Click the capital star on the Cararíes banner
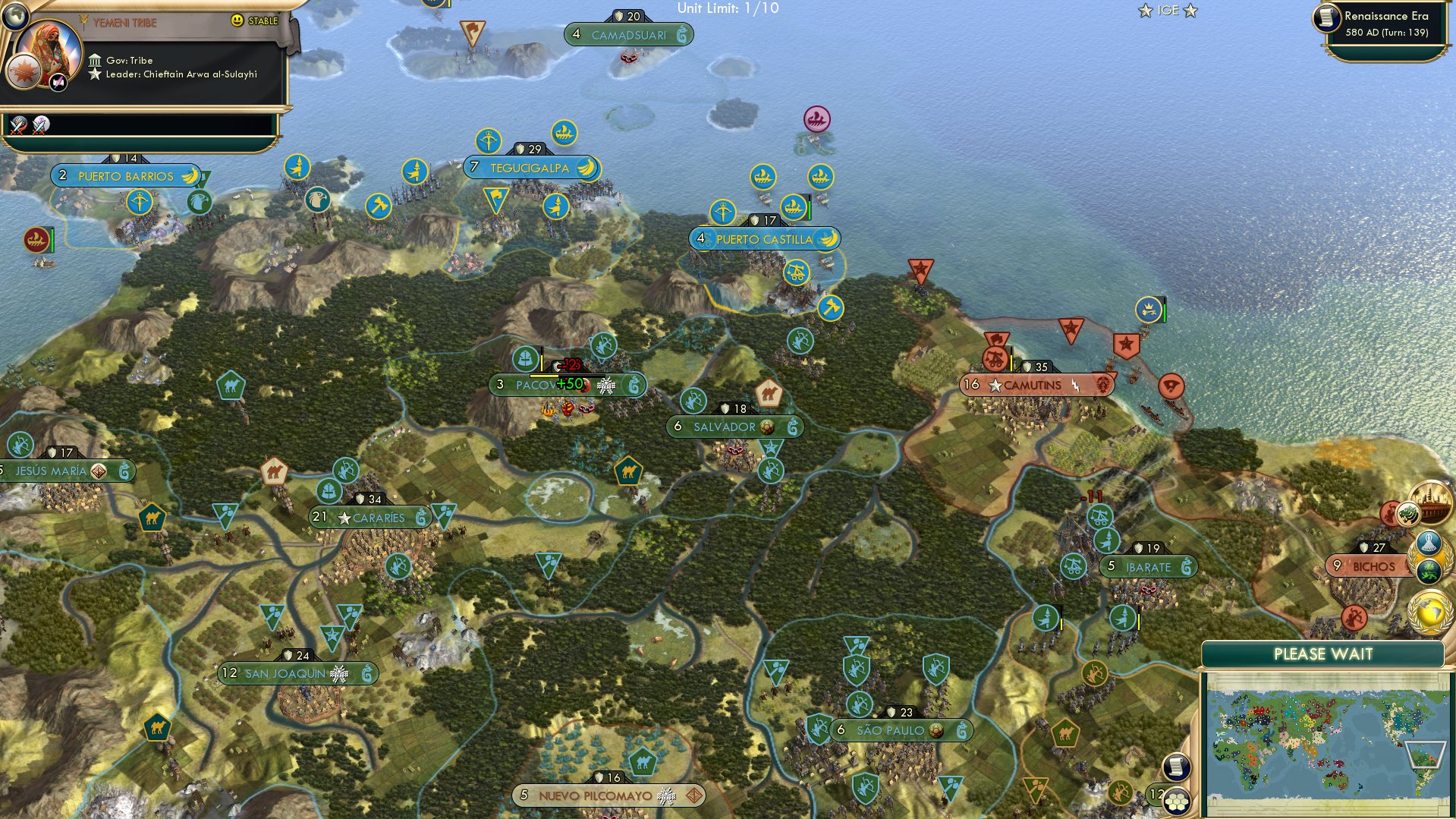The image size is (1456, 819). coord(342,517)
